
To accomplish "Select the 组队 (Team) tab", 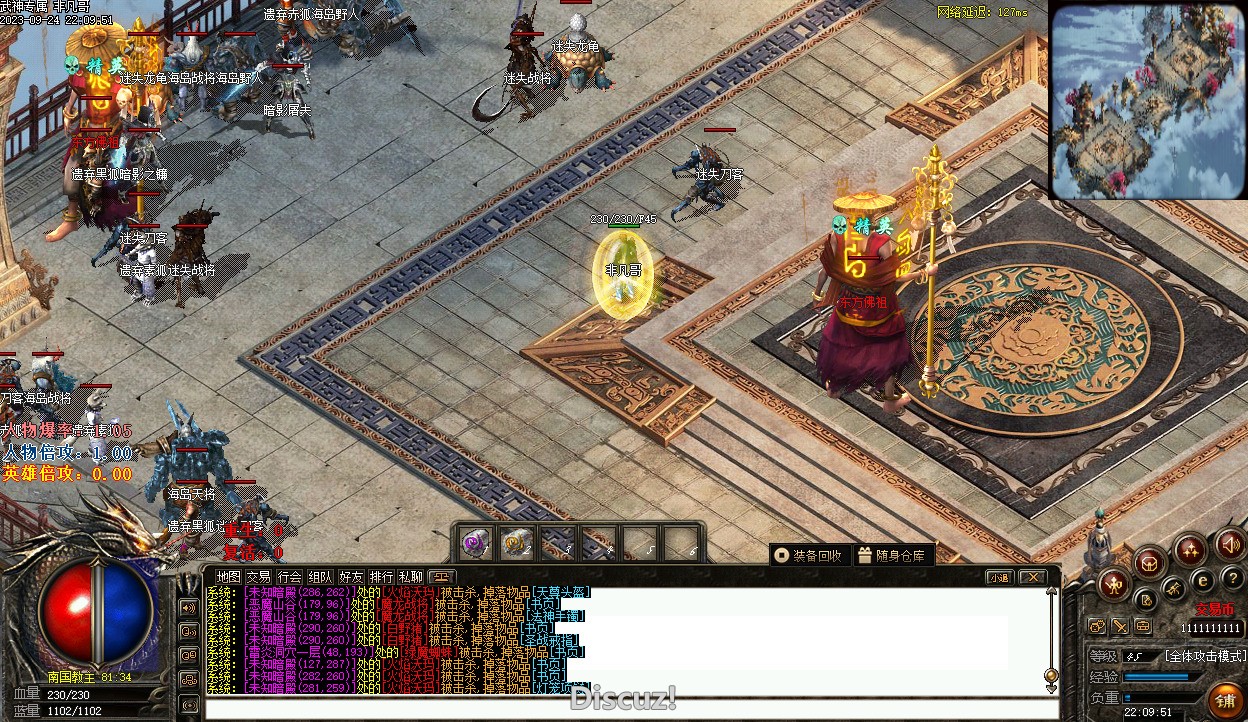I will tap(320, 577).
